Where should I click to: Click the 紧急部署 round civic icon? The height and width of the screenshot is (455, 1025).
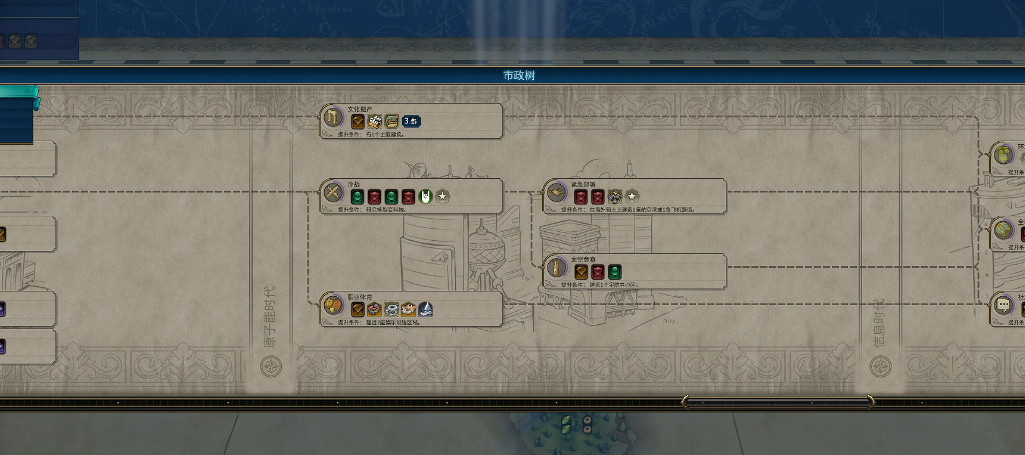(x=557, y=194)
